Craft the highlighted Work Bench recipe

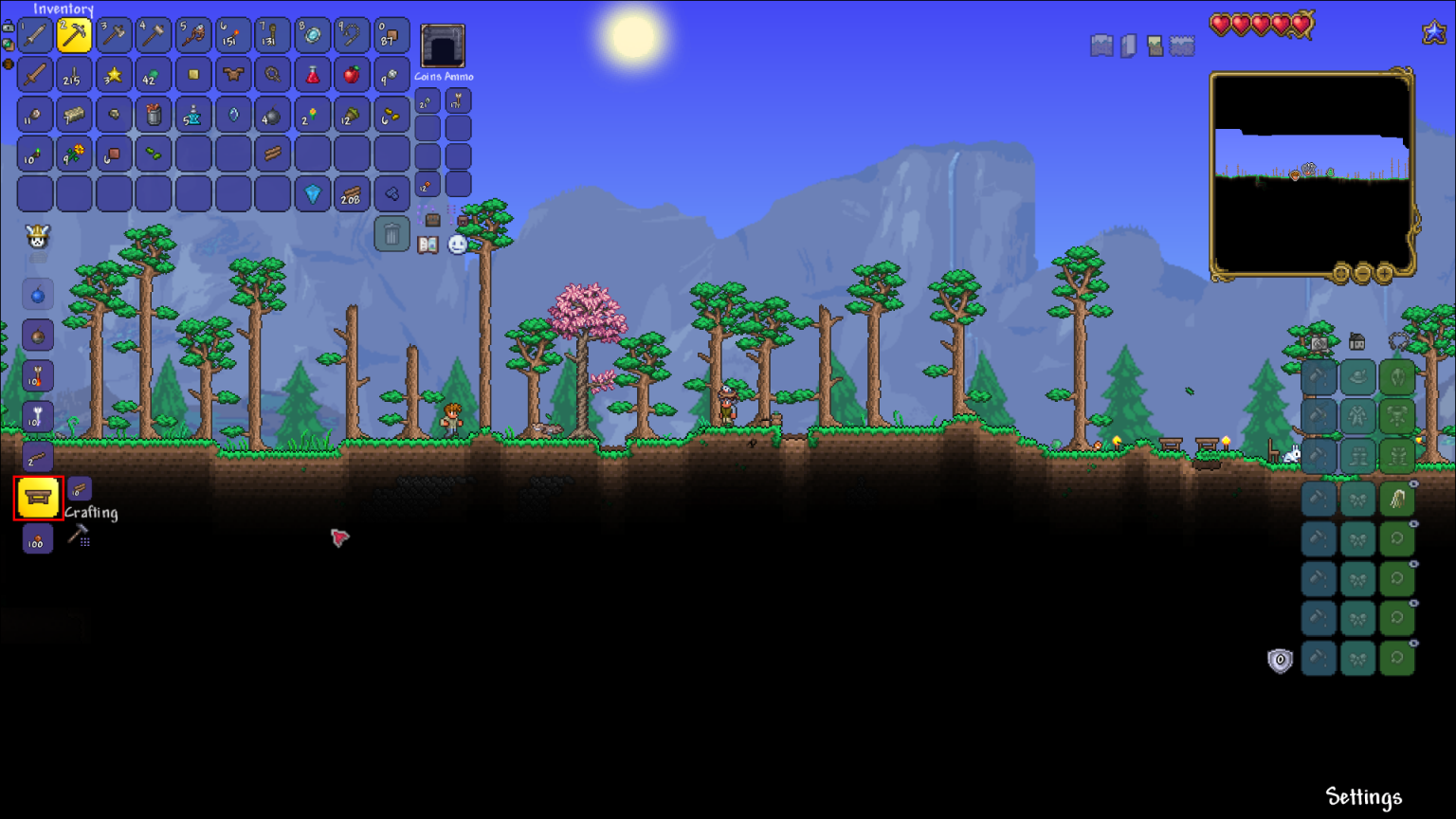pos(38,498)
